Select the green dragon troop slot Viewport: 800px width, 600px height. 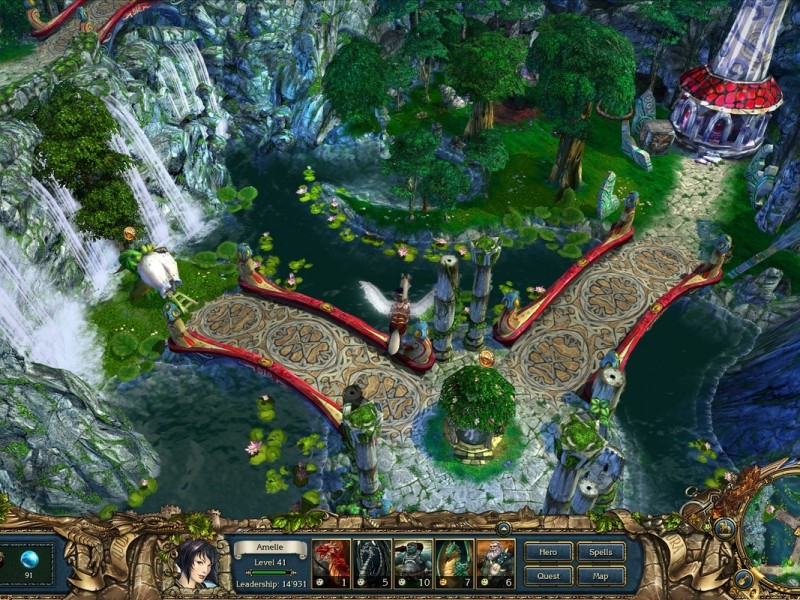pyautogui.click(x=454, y=564)
